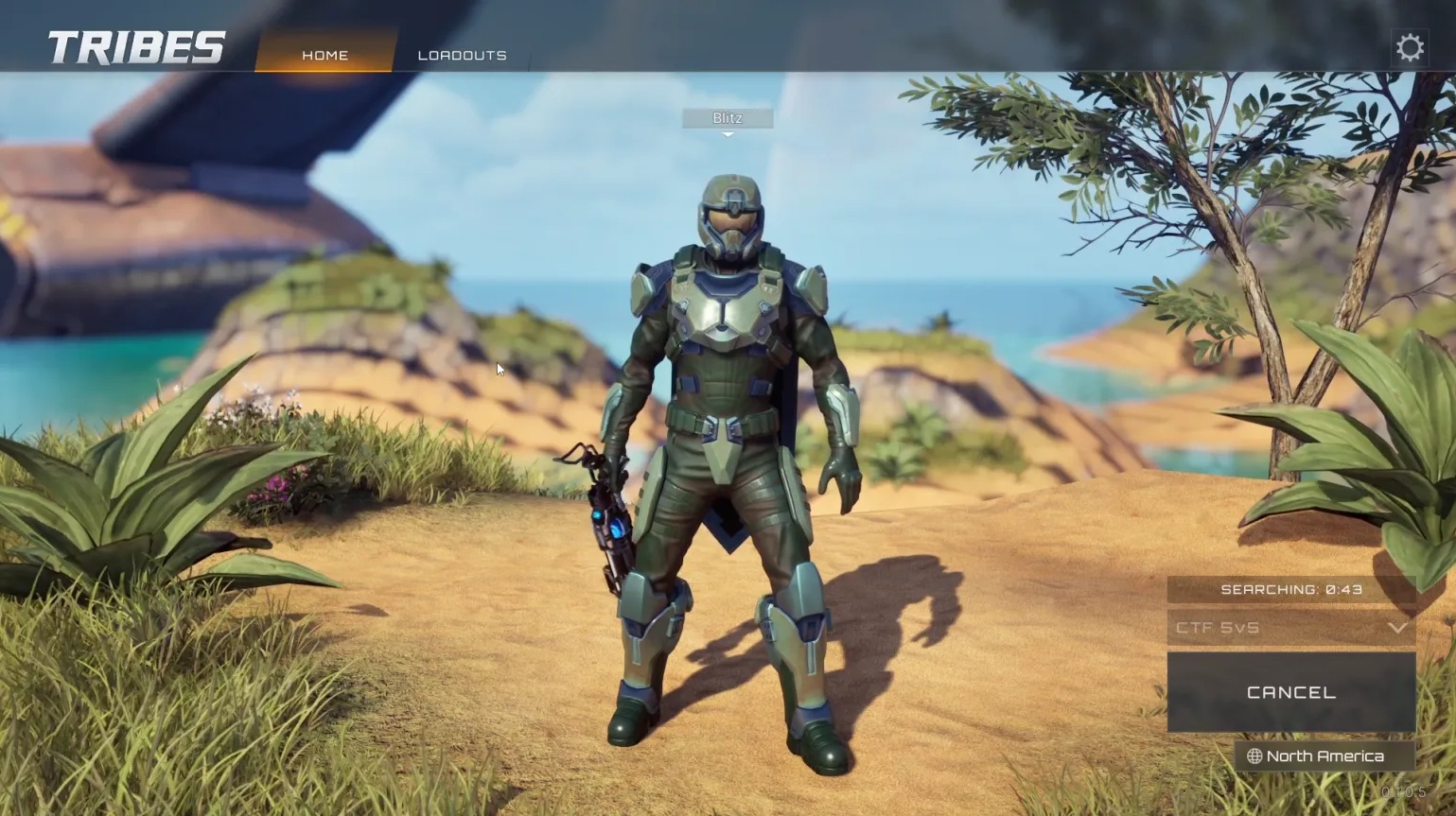Image resolution: width=1456 pixels, height=816 pixels.
Task: Cancel the matchmaking search
Action: (1290, 691)
